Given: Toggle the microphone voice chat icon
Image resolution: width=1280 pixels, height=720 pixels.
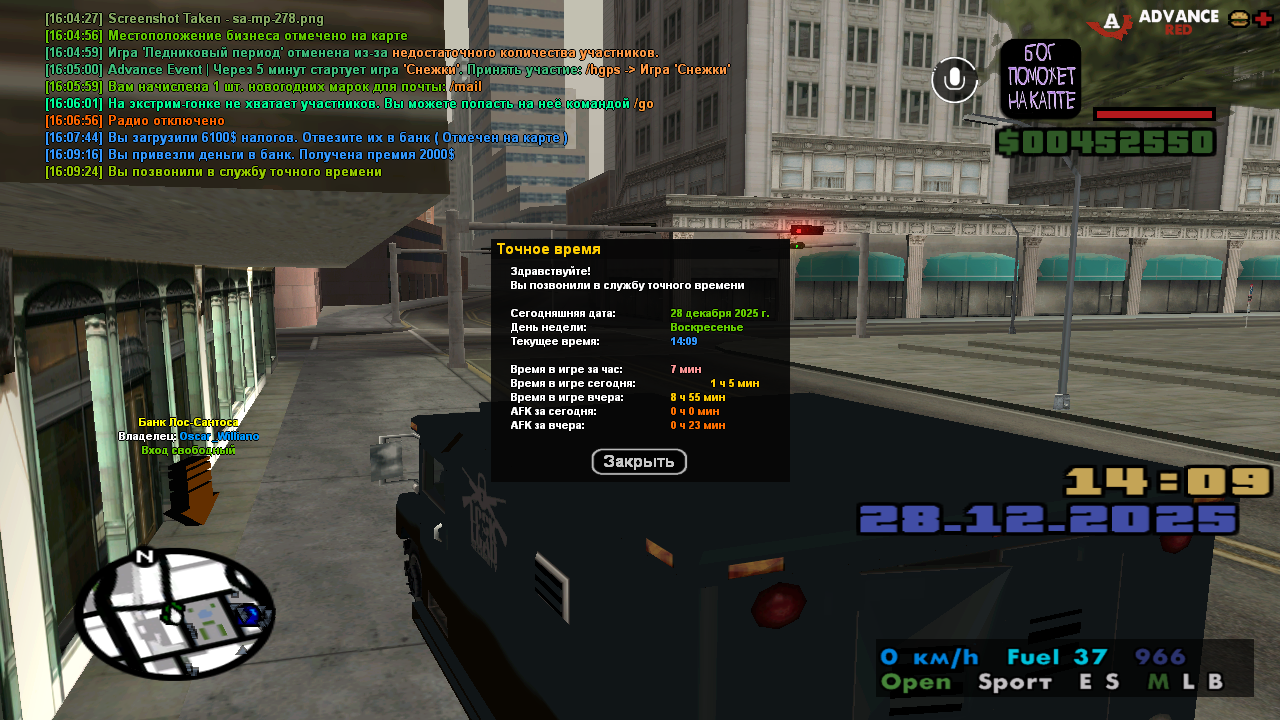Looking at the screenshot, I should (x=955, y=80).
